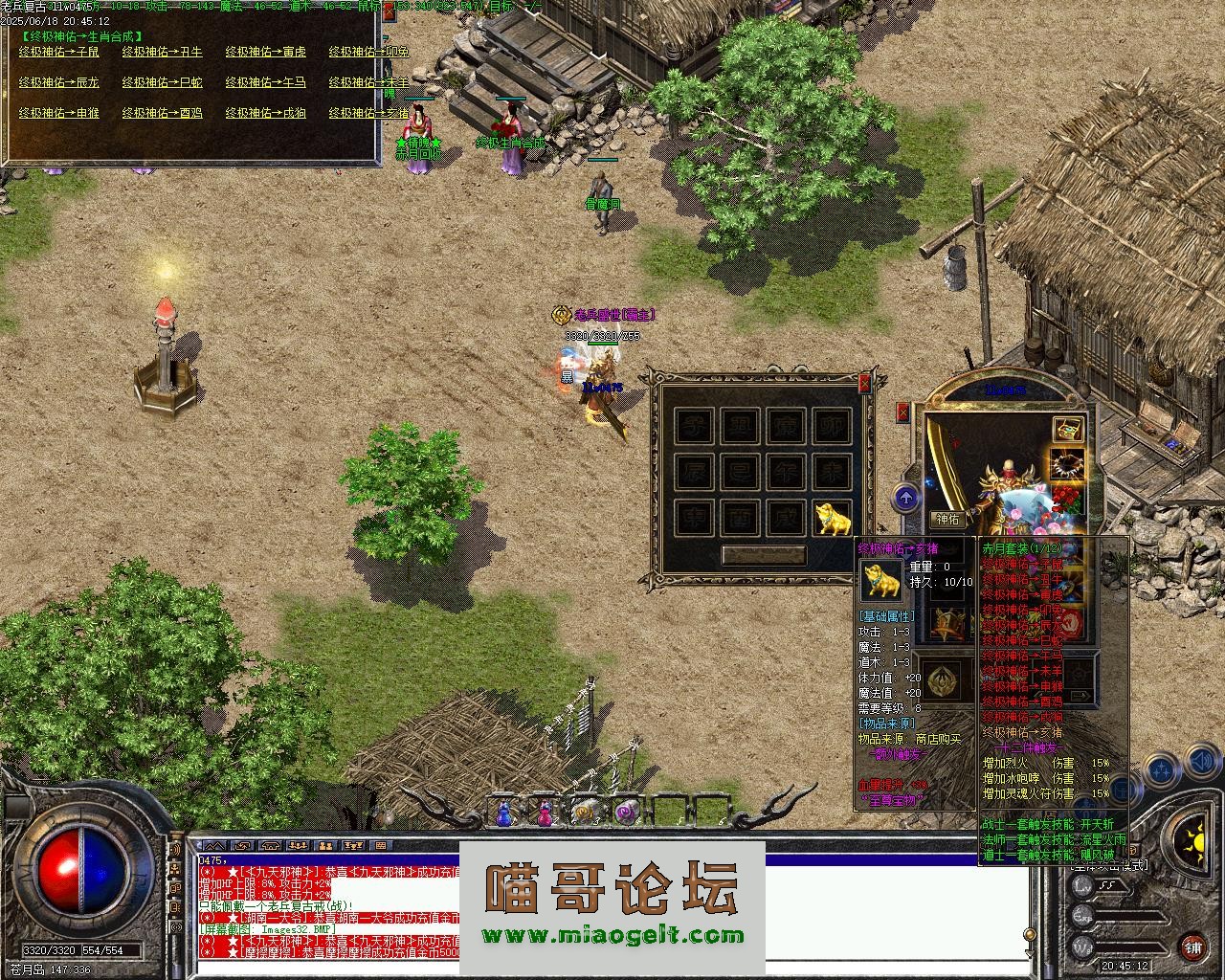This screenshot has height=980, width=1225.
Task: Open the 终极神佑→寅虎 synthesis entry
Action: [265, 52]
